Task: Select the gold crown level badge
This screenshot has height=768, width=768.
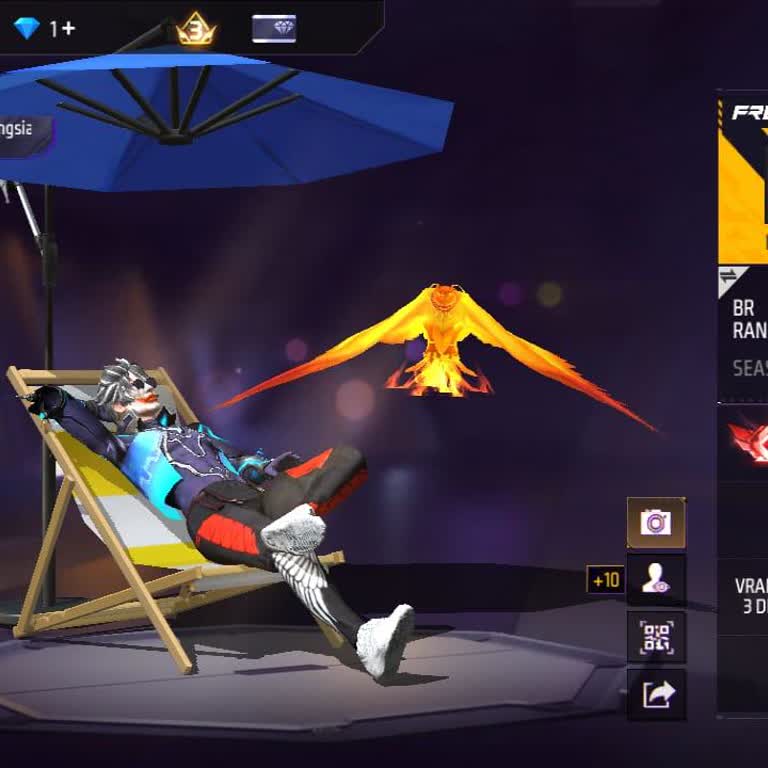Action: (x=196, y=30)
